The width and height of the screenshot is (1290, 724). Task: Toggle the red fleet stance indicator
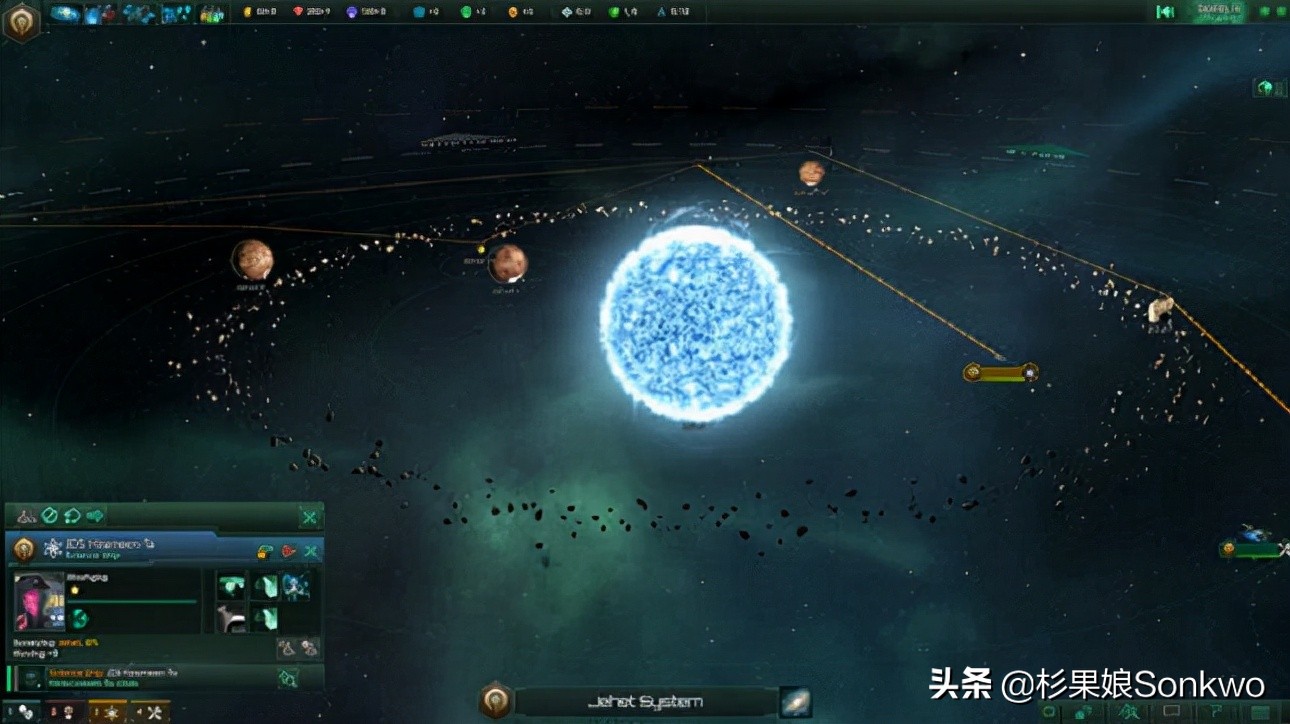pyautogui.click(x=287, y=551)
